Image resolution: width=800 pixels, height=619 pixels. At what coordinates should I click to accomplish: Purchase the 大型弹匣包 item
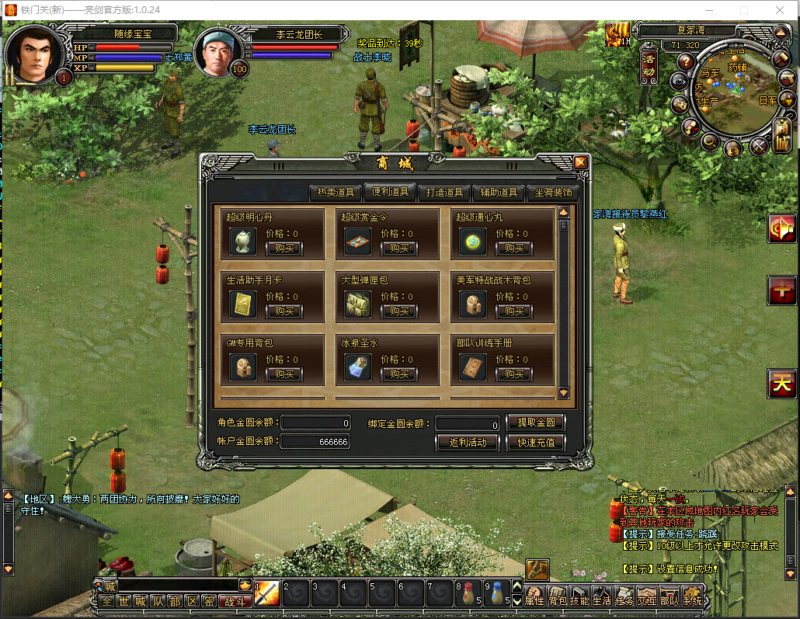(398, 311)
